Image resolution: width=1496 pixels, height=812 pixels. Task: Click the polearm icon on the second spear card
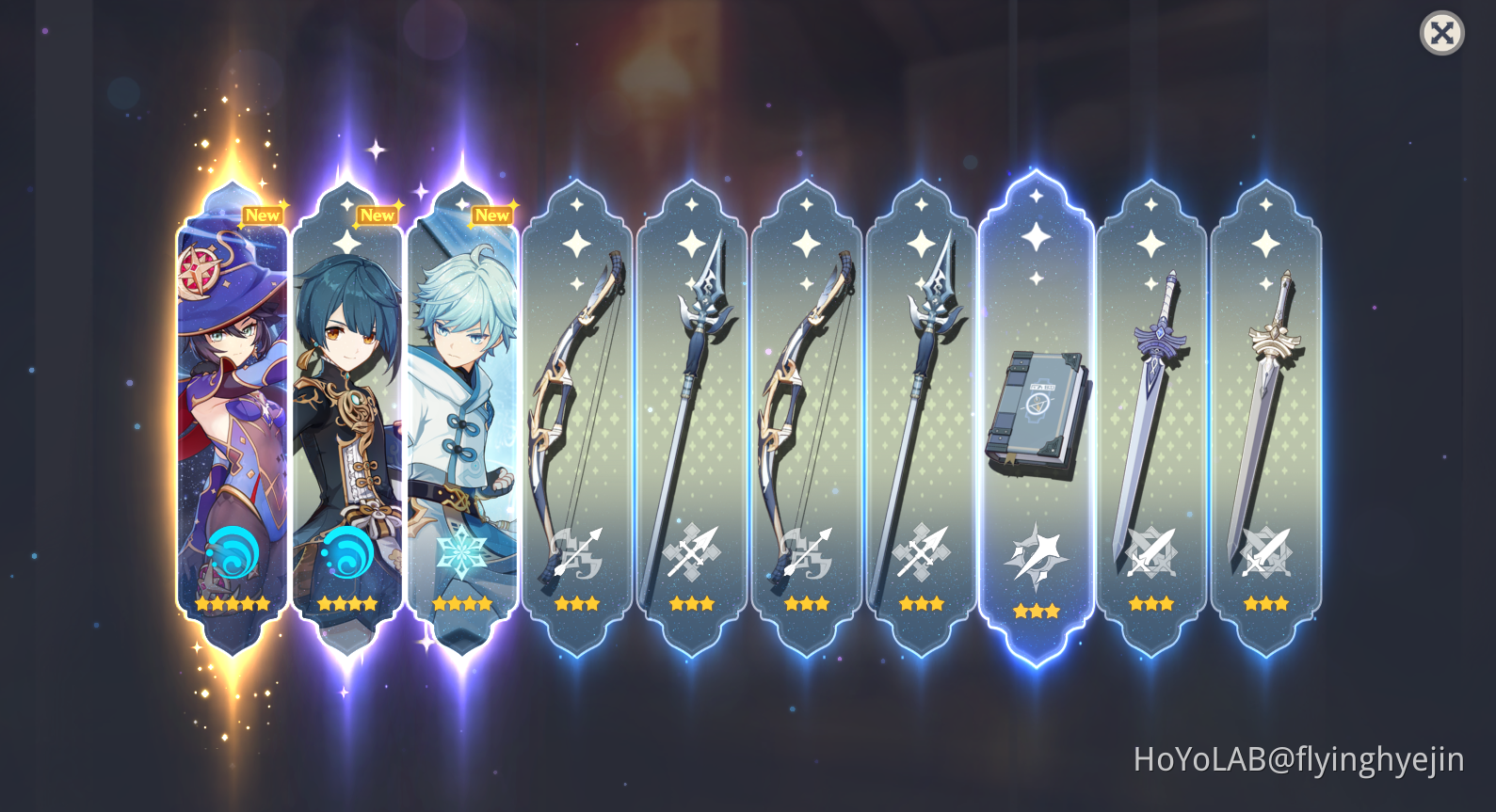pos(923,552)
